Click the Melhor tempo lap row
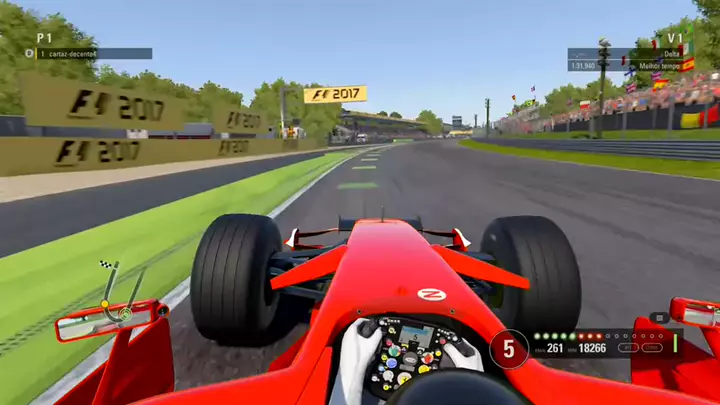This screenshot has width=720, height=405. tap(626, 66)
